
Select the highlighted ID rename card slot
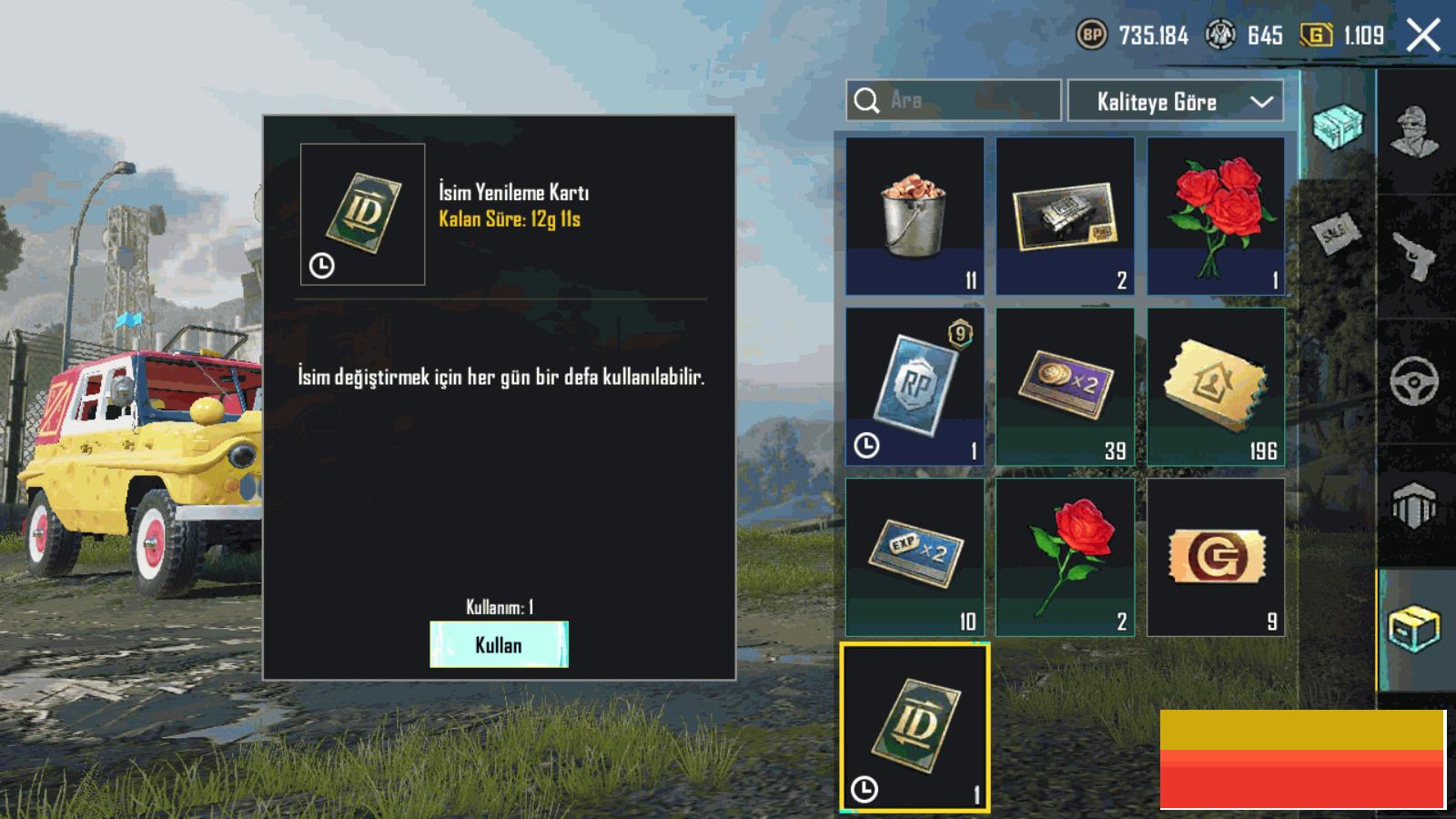(x=915, y=727)
